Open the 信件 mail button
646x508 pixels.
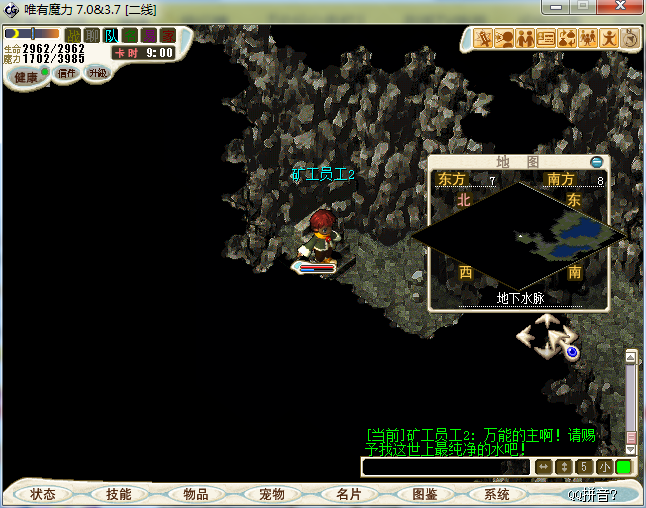tap(67, 73)
